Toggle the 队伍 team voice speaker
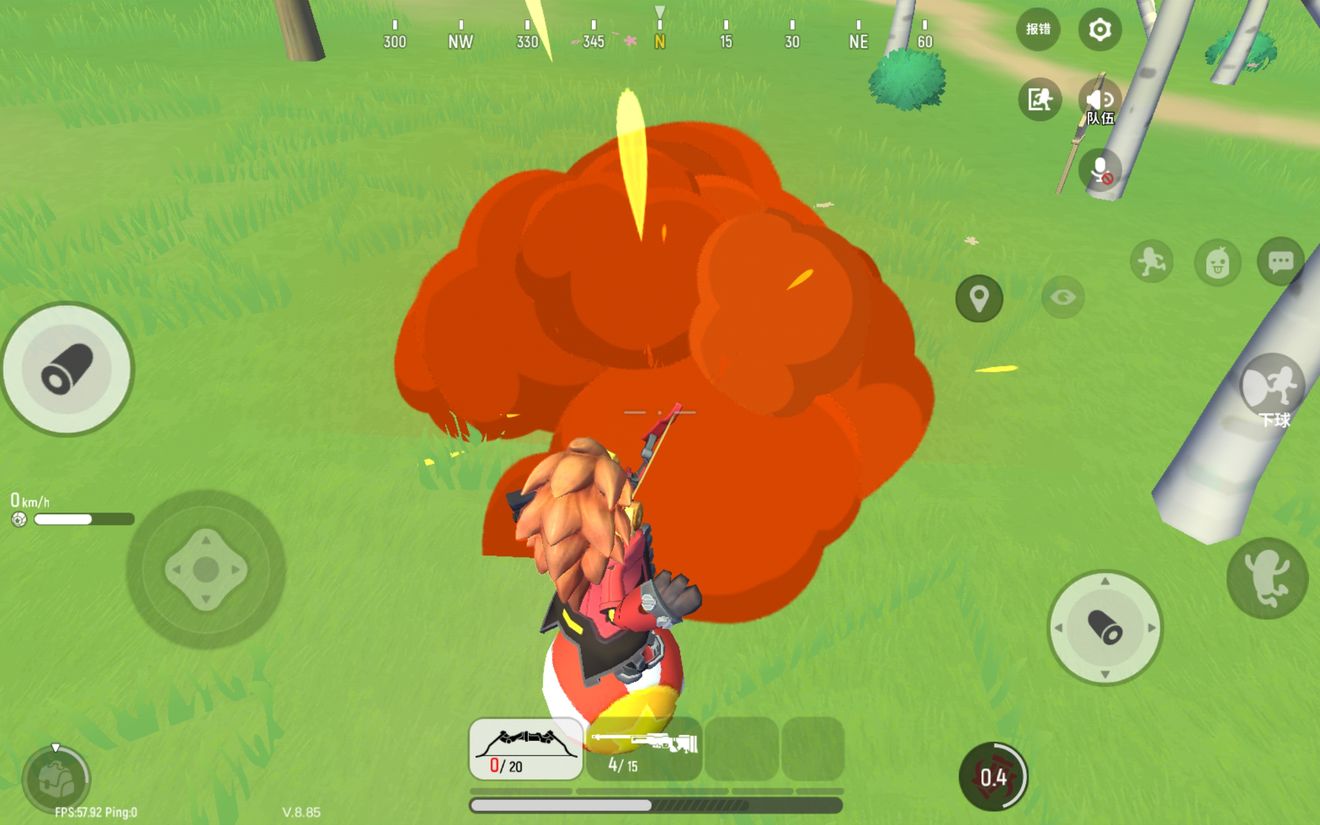The image size is (1320, 825). (1100, 101)
